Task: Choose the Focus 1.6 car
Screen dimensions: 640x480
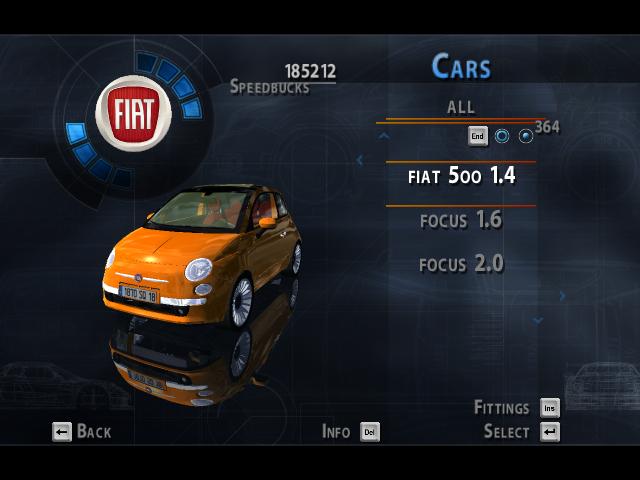Action: (x=461, y=220)
